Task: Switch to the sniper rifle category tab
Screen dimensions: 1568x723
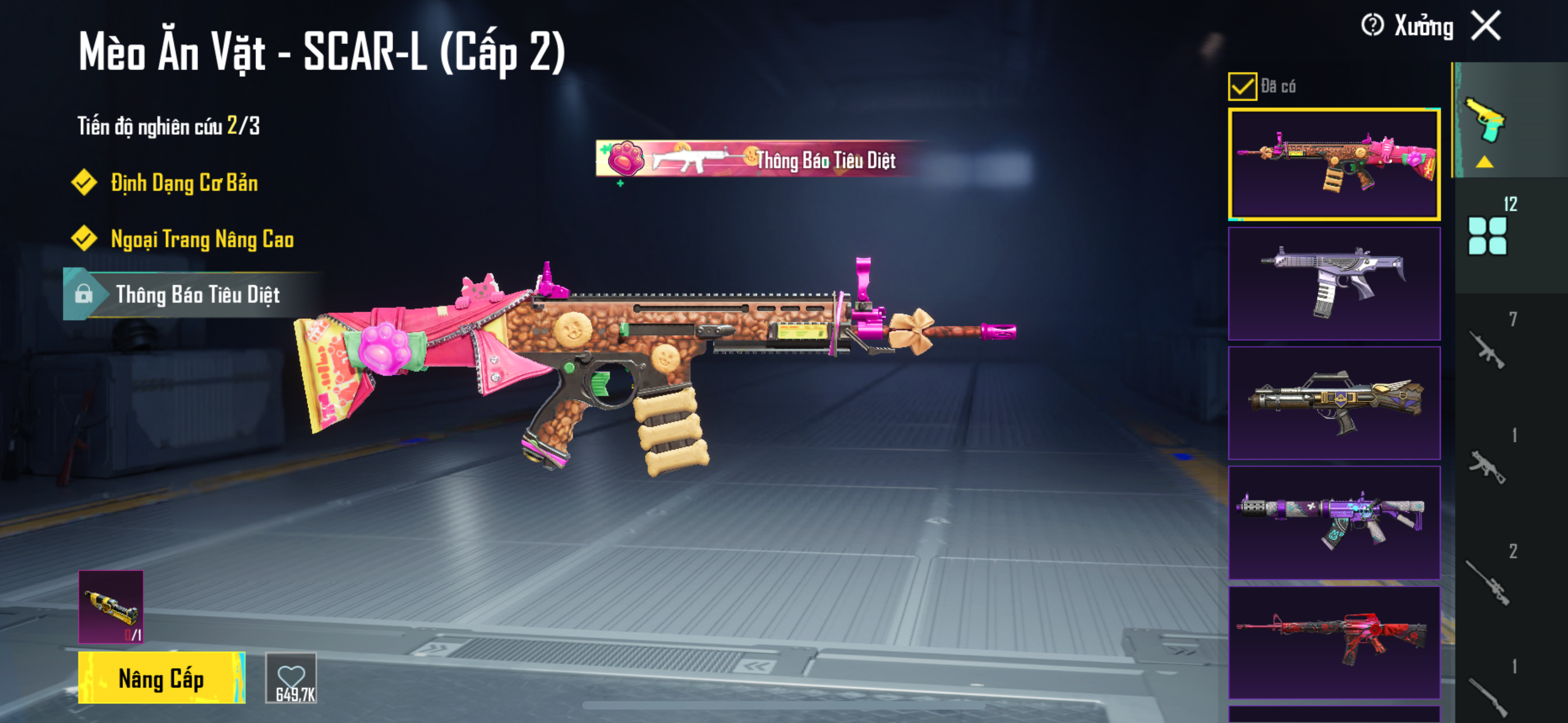Action: tap(1487, 581)
